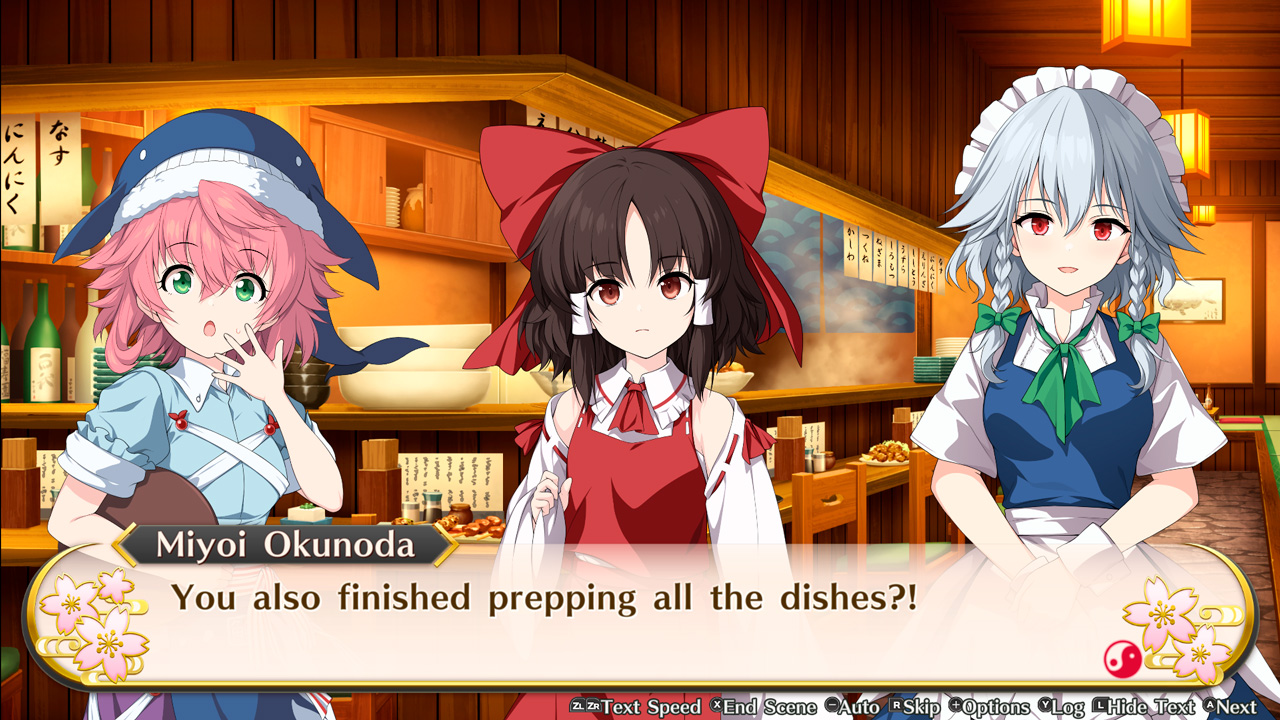
Task: Click the Y button icon for Log
Action: 1048,707
